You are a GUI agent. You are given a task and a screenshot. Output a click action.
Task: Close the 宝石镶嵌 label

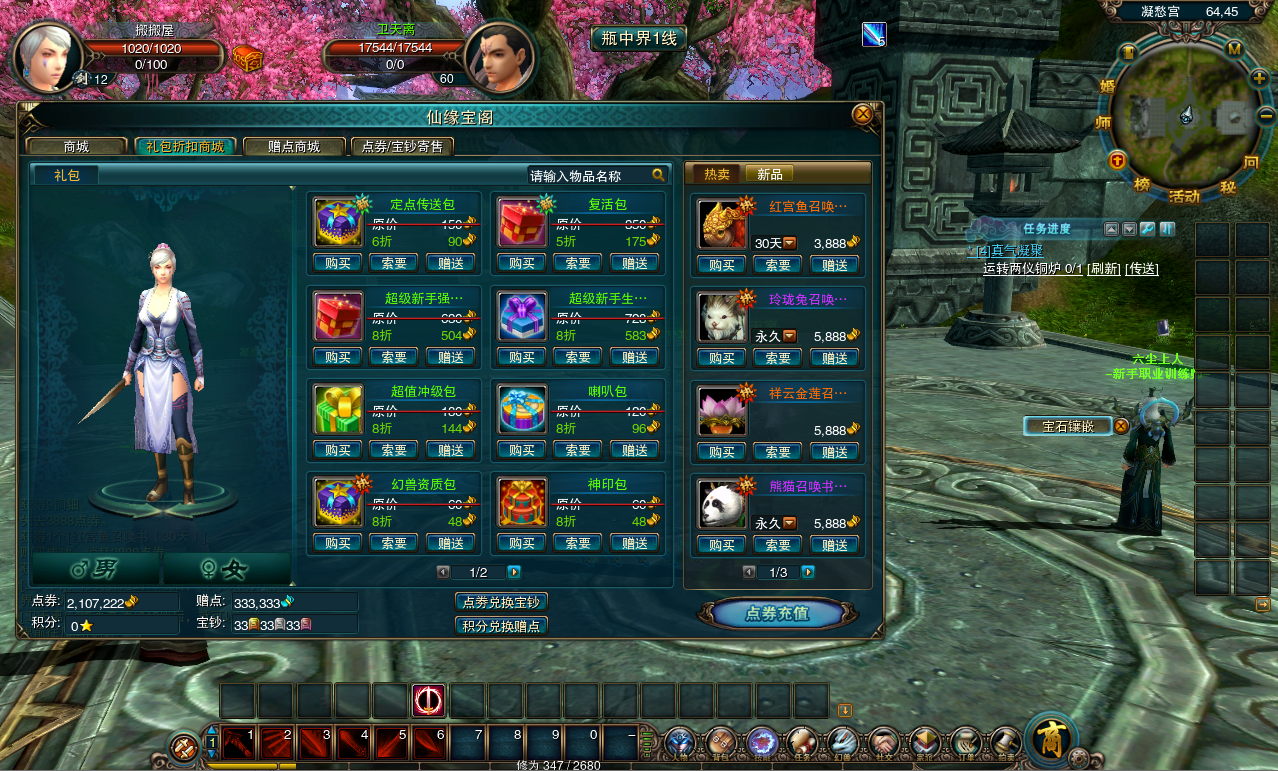pyautogui.click(x=1121, y=426)
